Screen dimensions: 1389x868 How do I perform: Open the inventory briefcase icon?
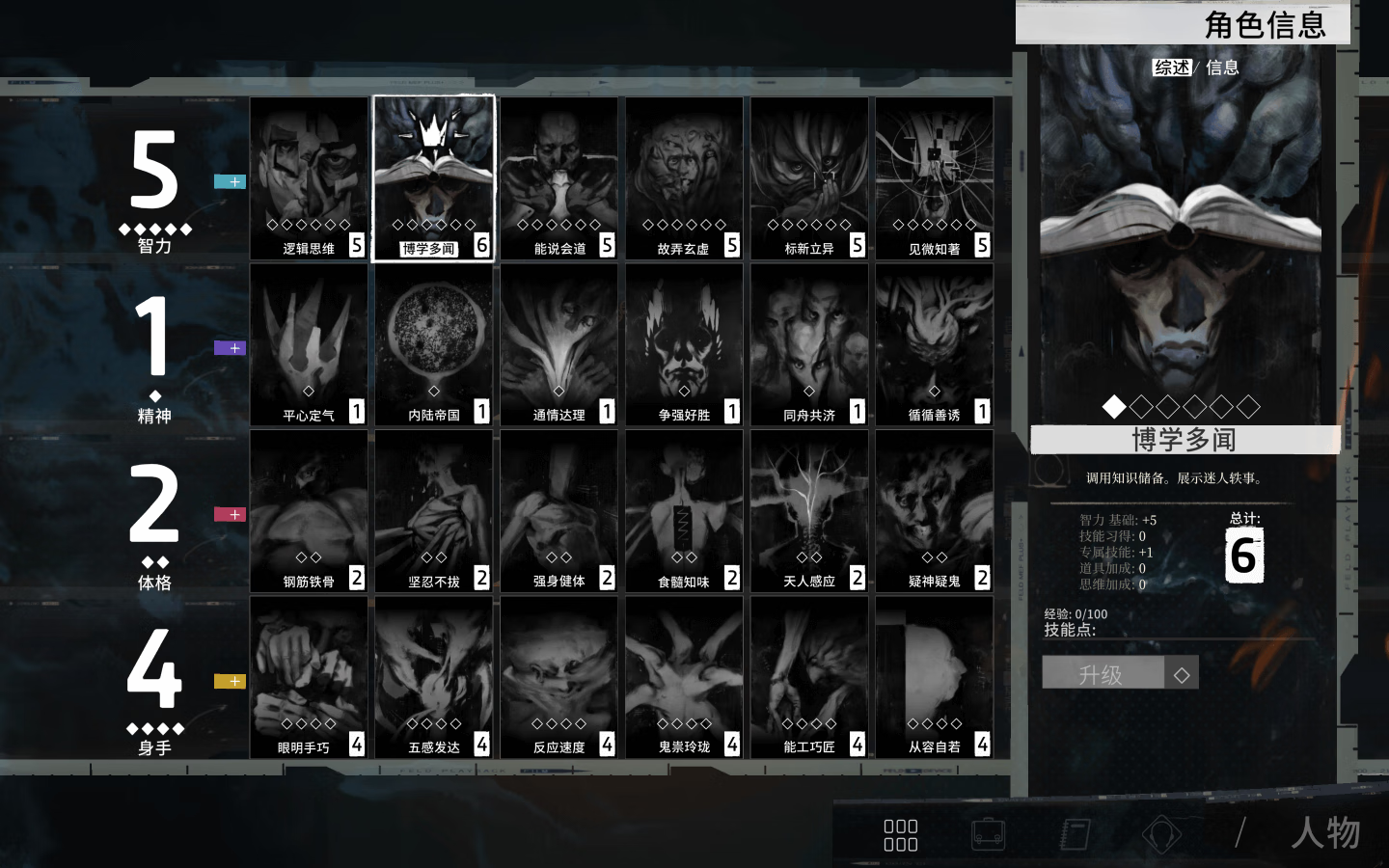click(988, 833)
